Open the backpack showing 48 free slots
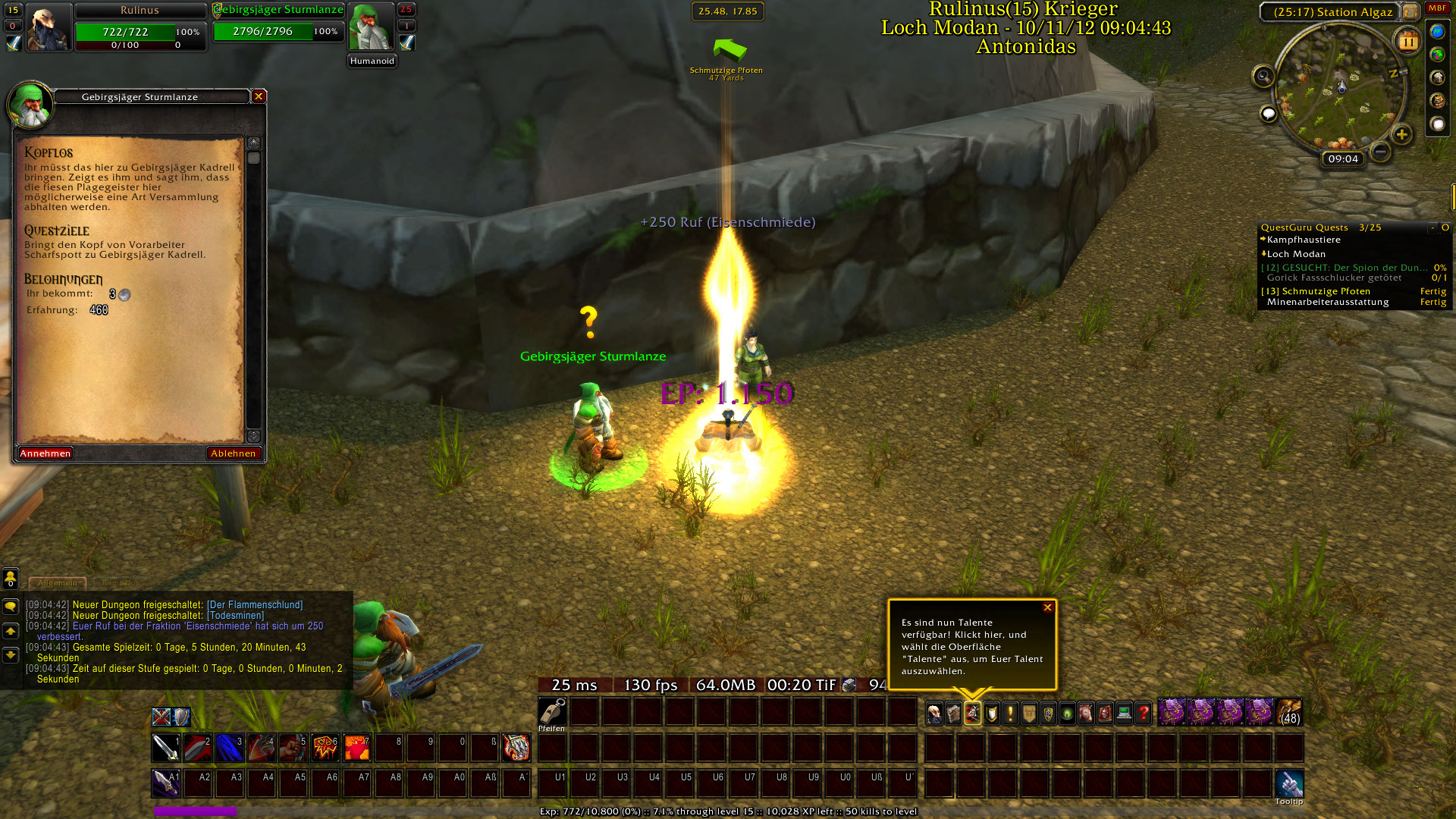Image resolution: width=1456 pixels, height=819 pixels. (x=1289, y=713)
